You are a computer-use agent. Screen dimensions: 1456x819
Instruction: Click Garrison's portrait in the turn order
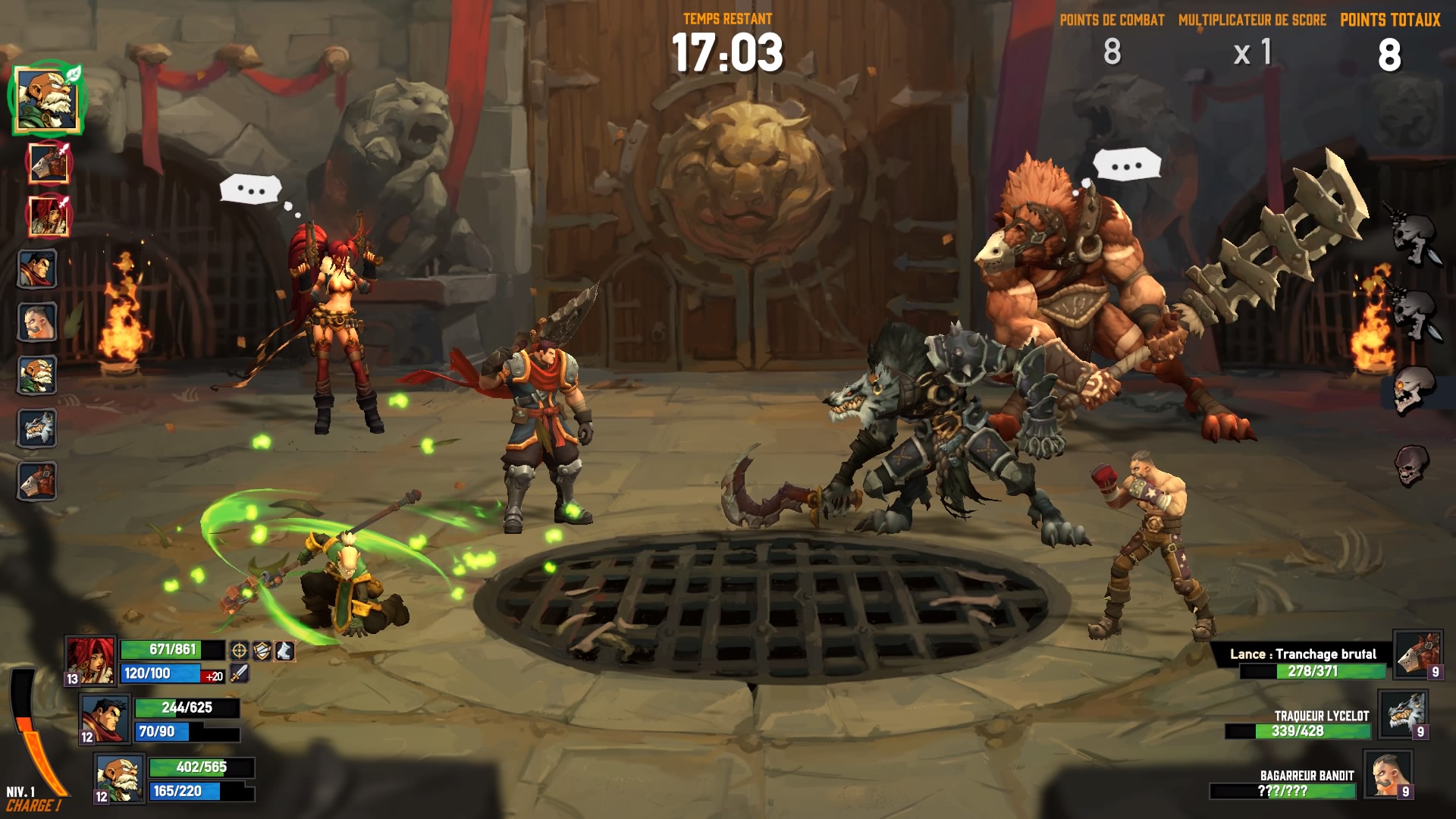pos(37,269)
